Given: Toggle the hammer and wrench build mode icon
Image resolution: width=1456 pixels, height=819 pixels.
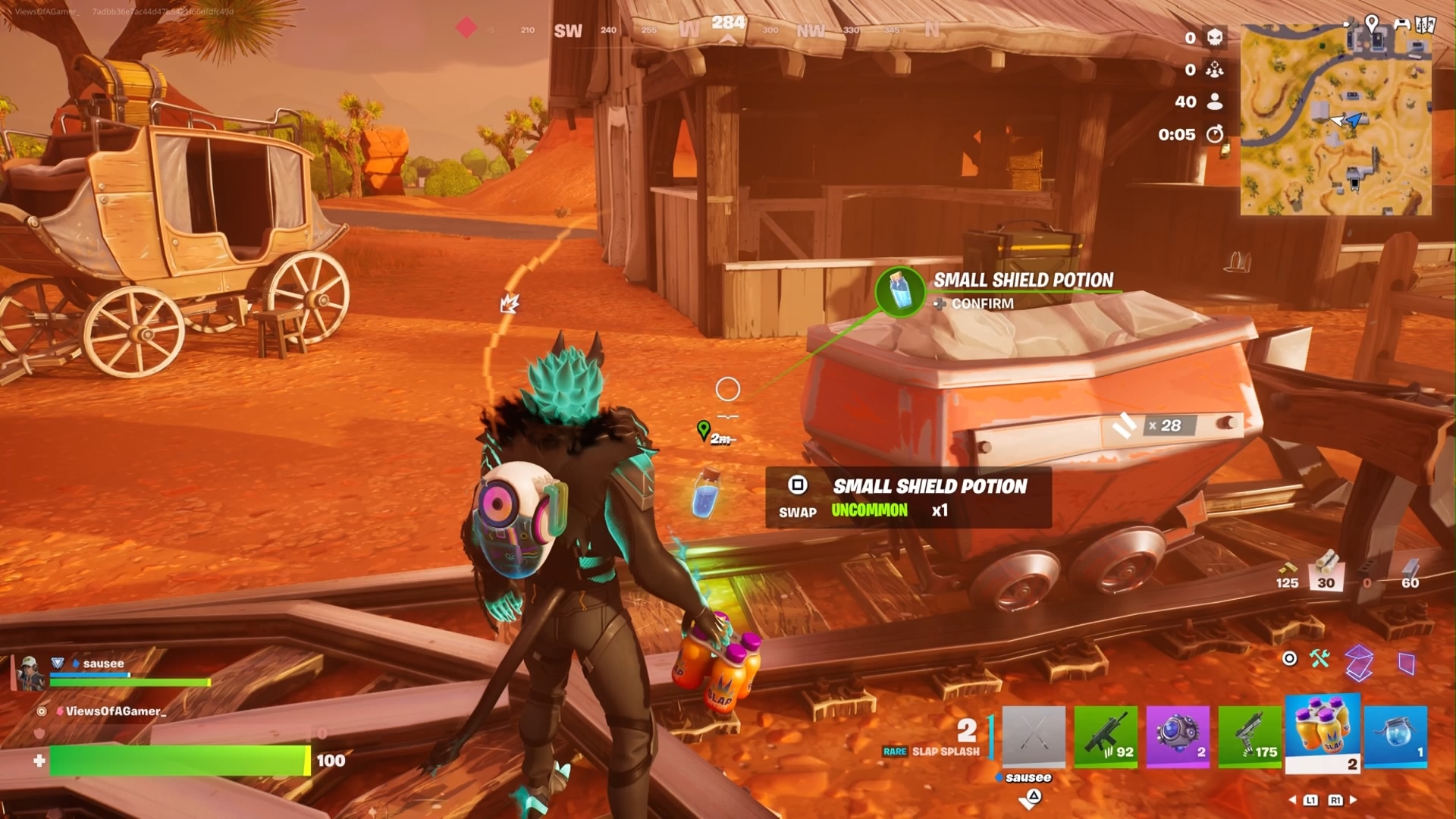Looking at the screenshot, I should pos(1319,658).
